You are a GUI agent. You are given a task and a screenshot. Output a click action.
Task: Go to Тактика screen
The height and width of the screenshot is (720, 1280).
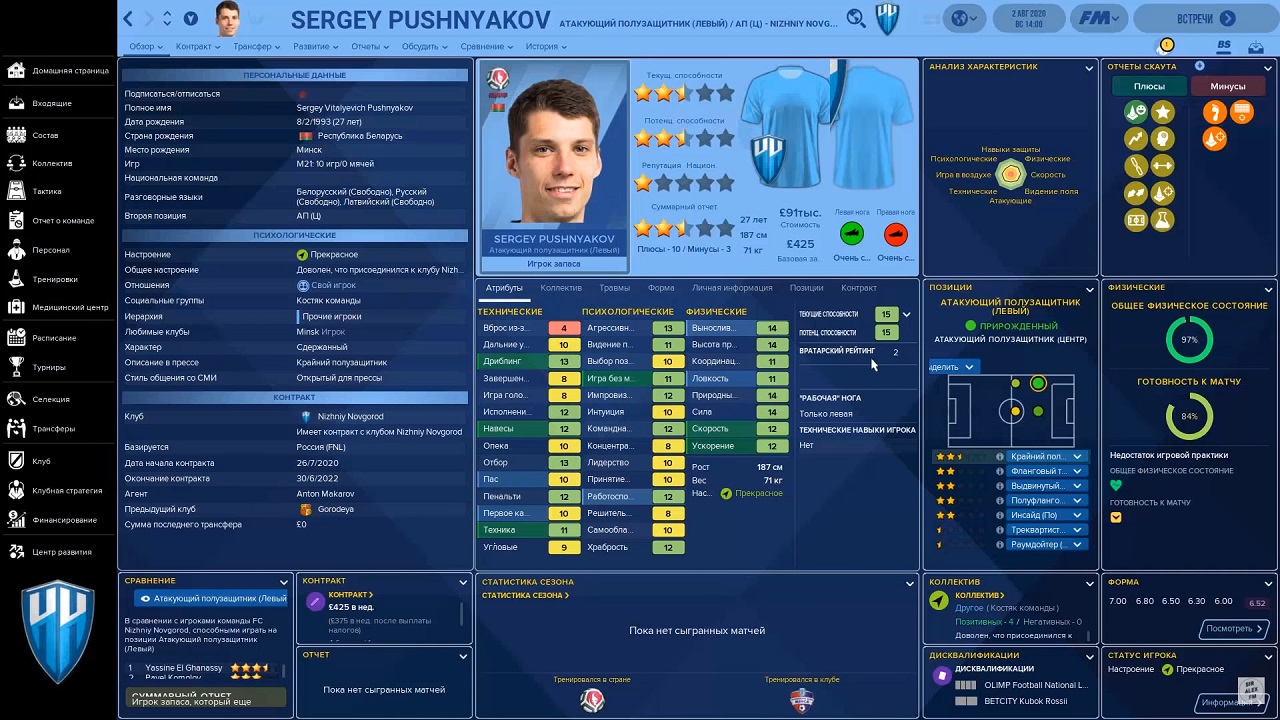coord(47,191)
